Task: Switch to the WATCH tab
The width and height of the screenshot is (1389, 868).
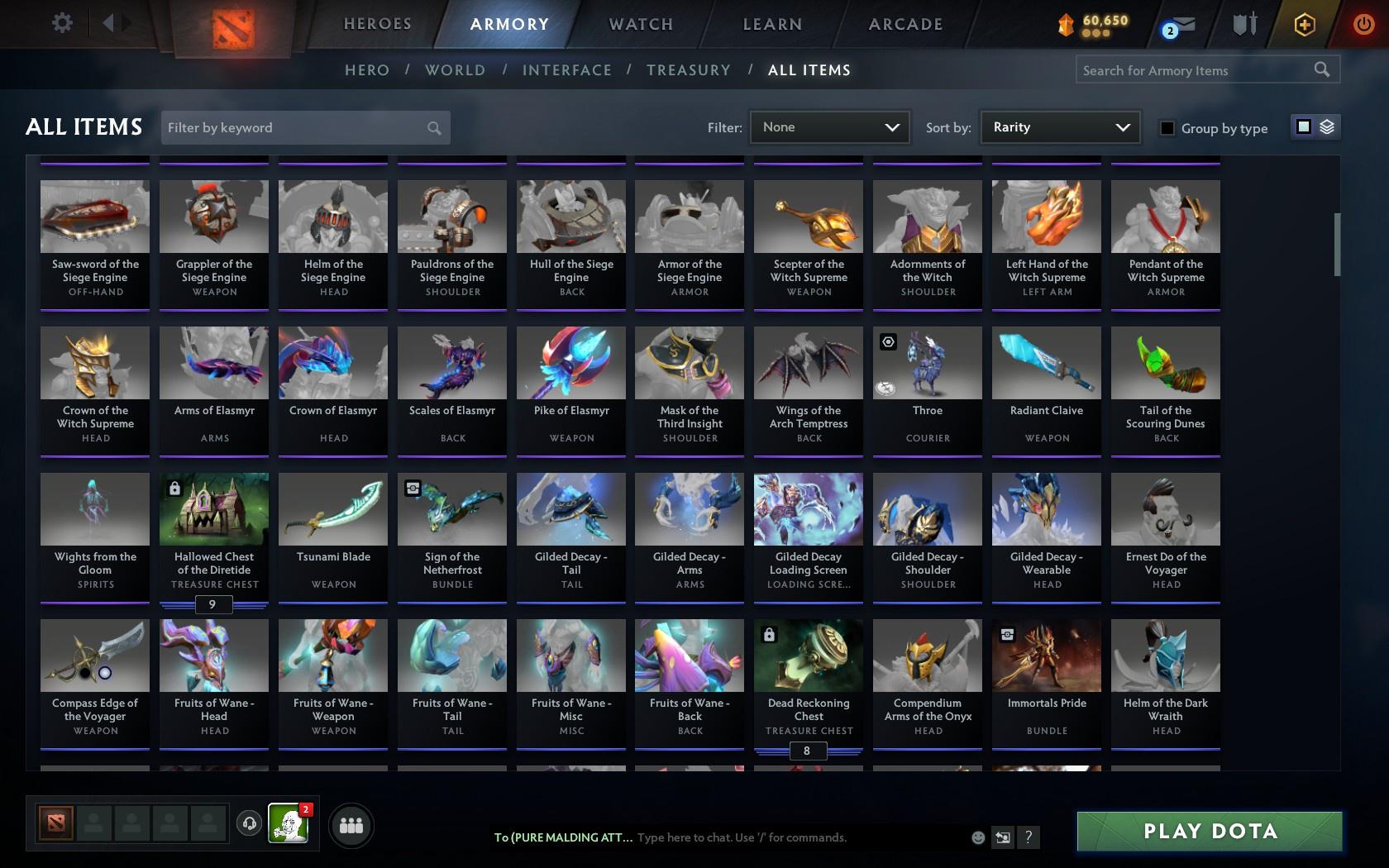Action: pos(639,24)
